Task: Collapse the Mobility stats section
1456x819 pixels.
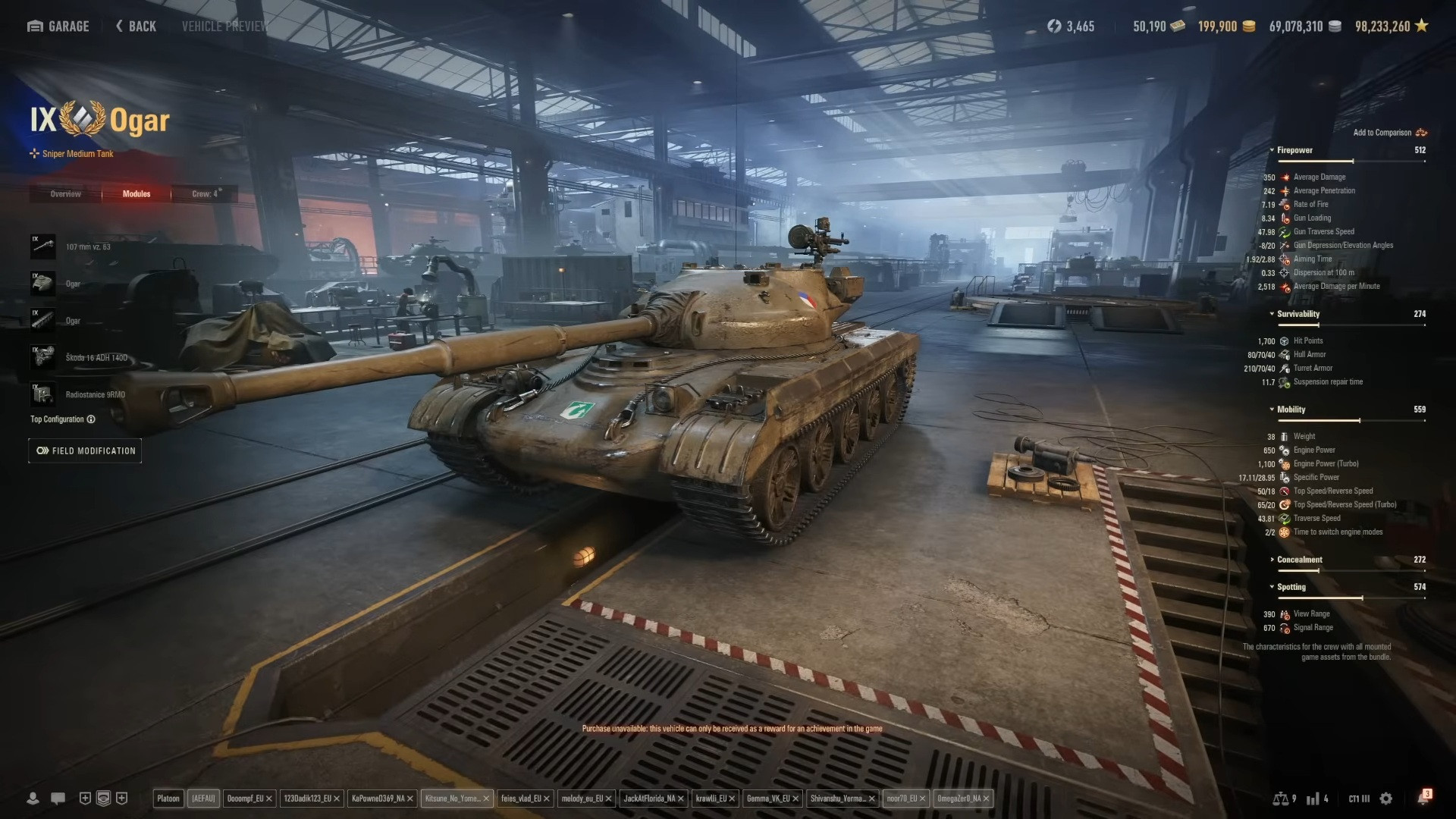Action: [x=1272, y=409]
